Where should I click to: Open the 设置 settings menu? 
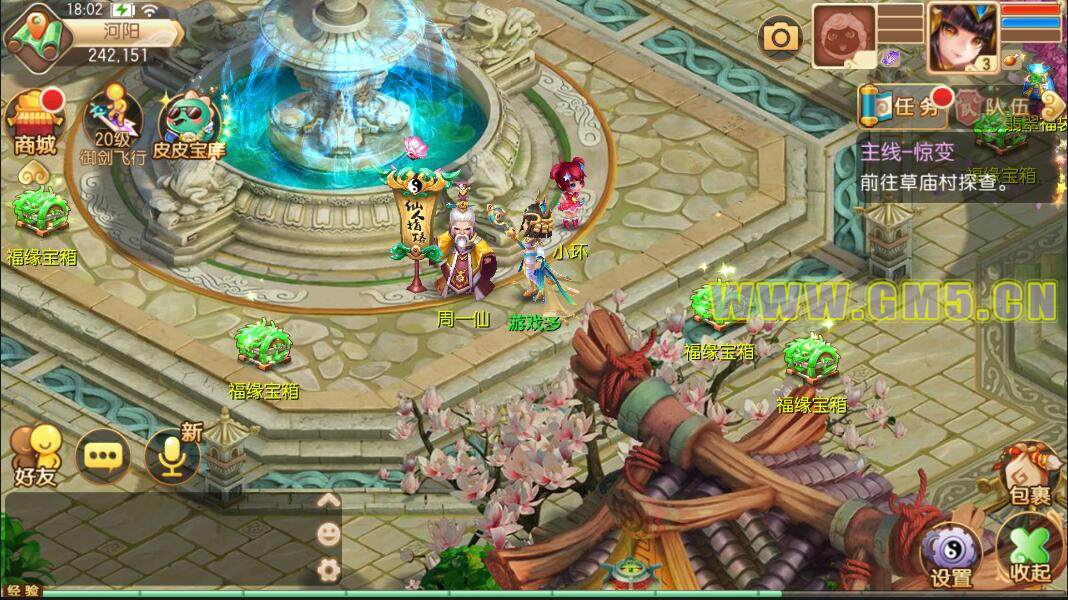coord(950,555)
